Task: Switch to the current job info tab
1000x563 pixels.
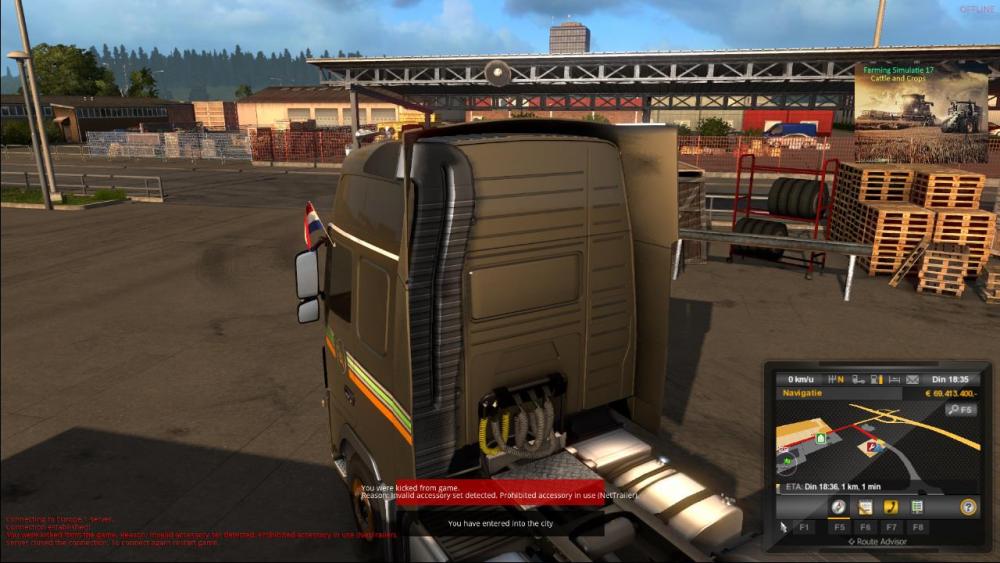Action: click(865, 507)
